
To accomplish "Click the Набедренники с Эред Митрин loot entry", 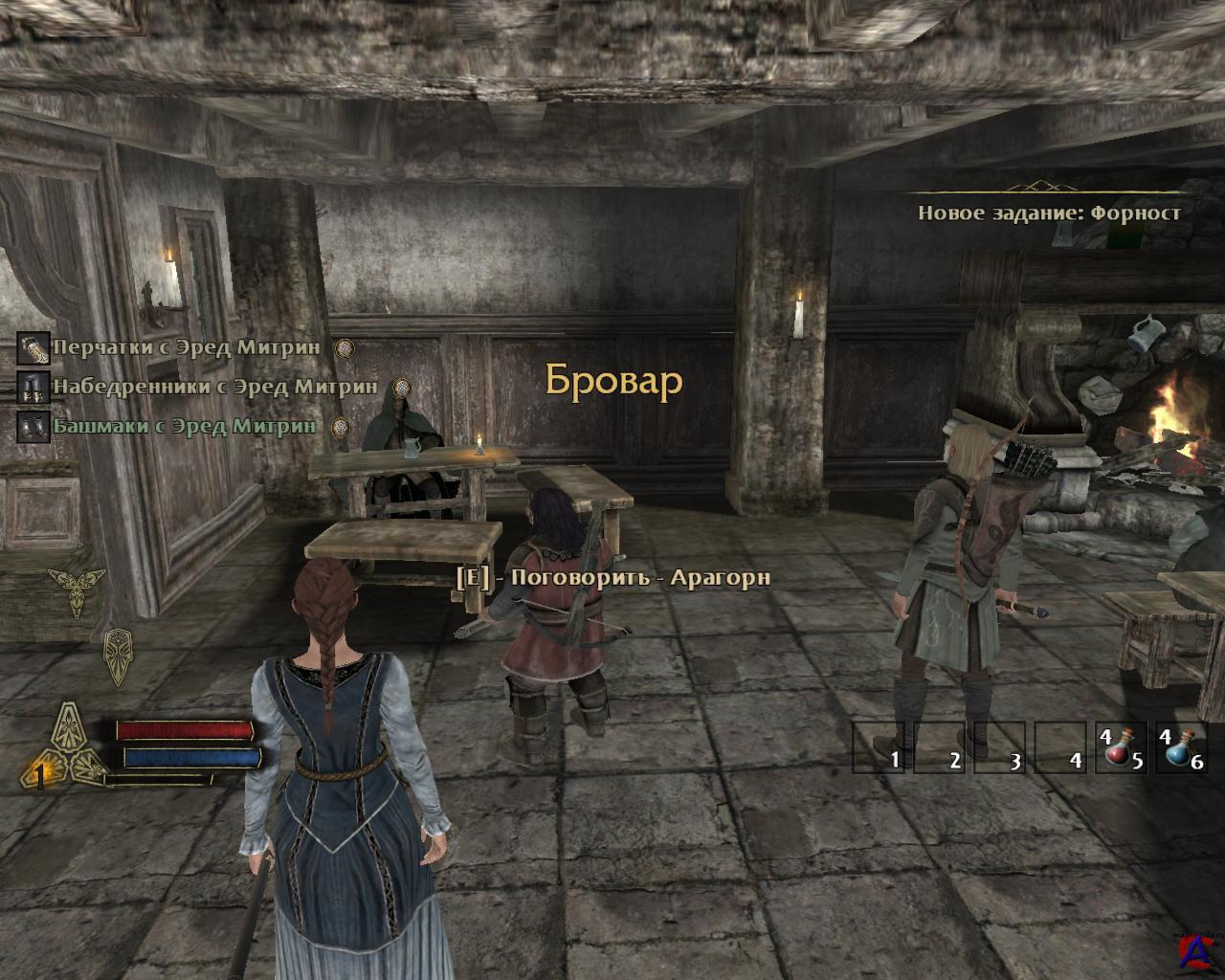I will (x=214, y=387).
